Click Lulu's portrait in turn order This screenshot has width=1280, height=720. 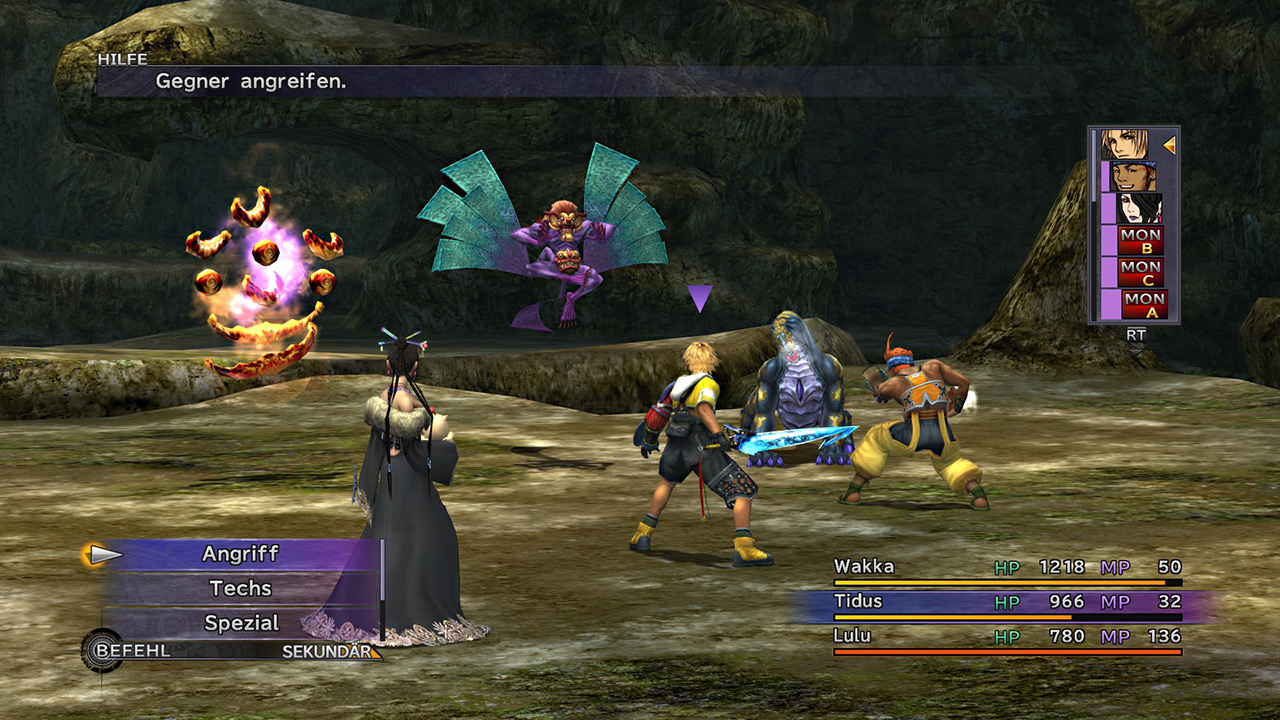[x=1140, y=209]
